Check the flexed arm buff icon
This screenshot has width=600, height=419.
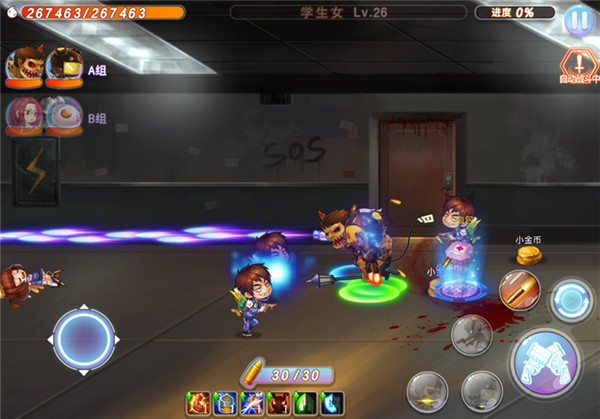[197, 402]
